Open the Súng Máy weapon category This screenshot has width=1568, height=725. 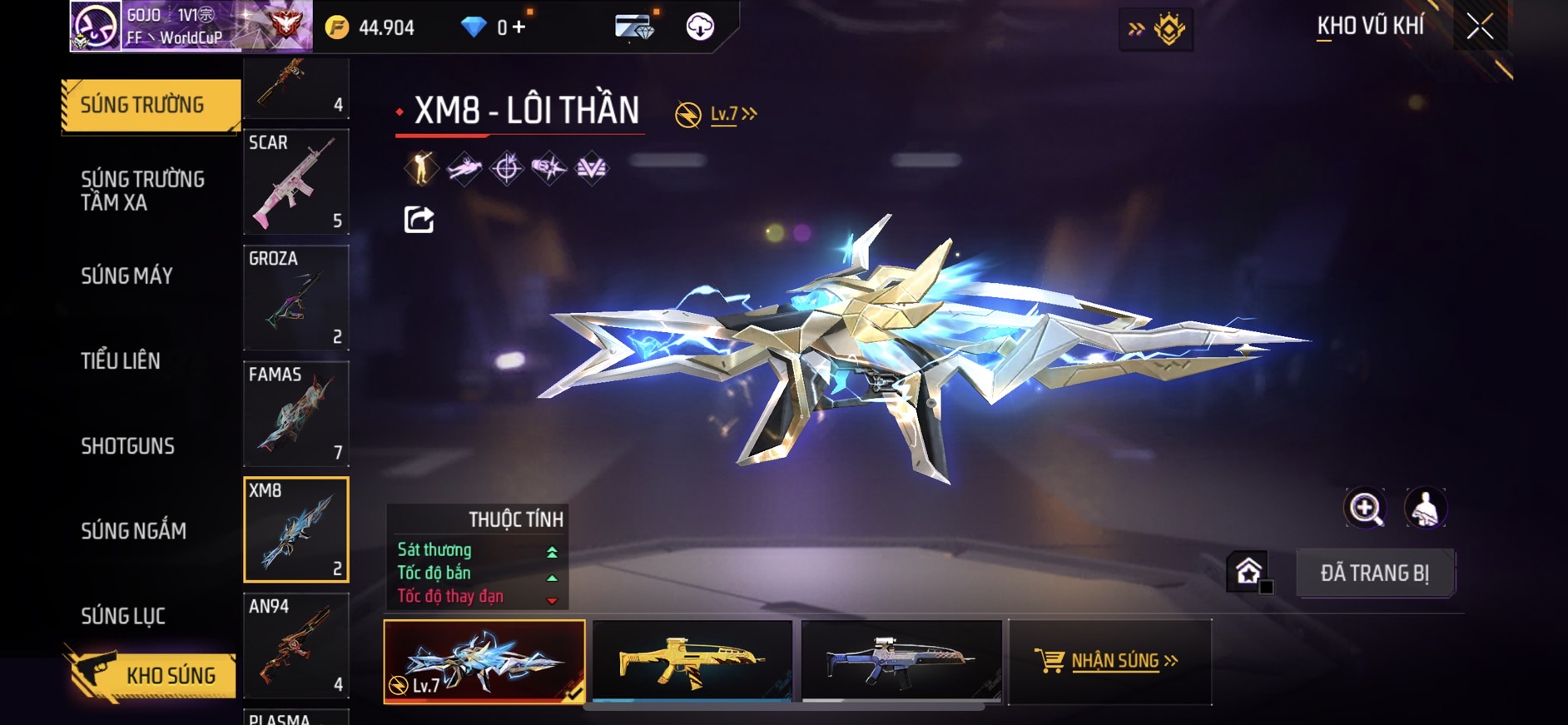[x=127, y=276]
